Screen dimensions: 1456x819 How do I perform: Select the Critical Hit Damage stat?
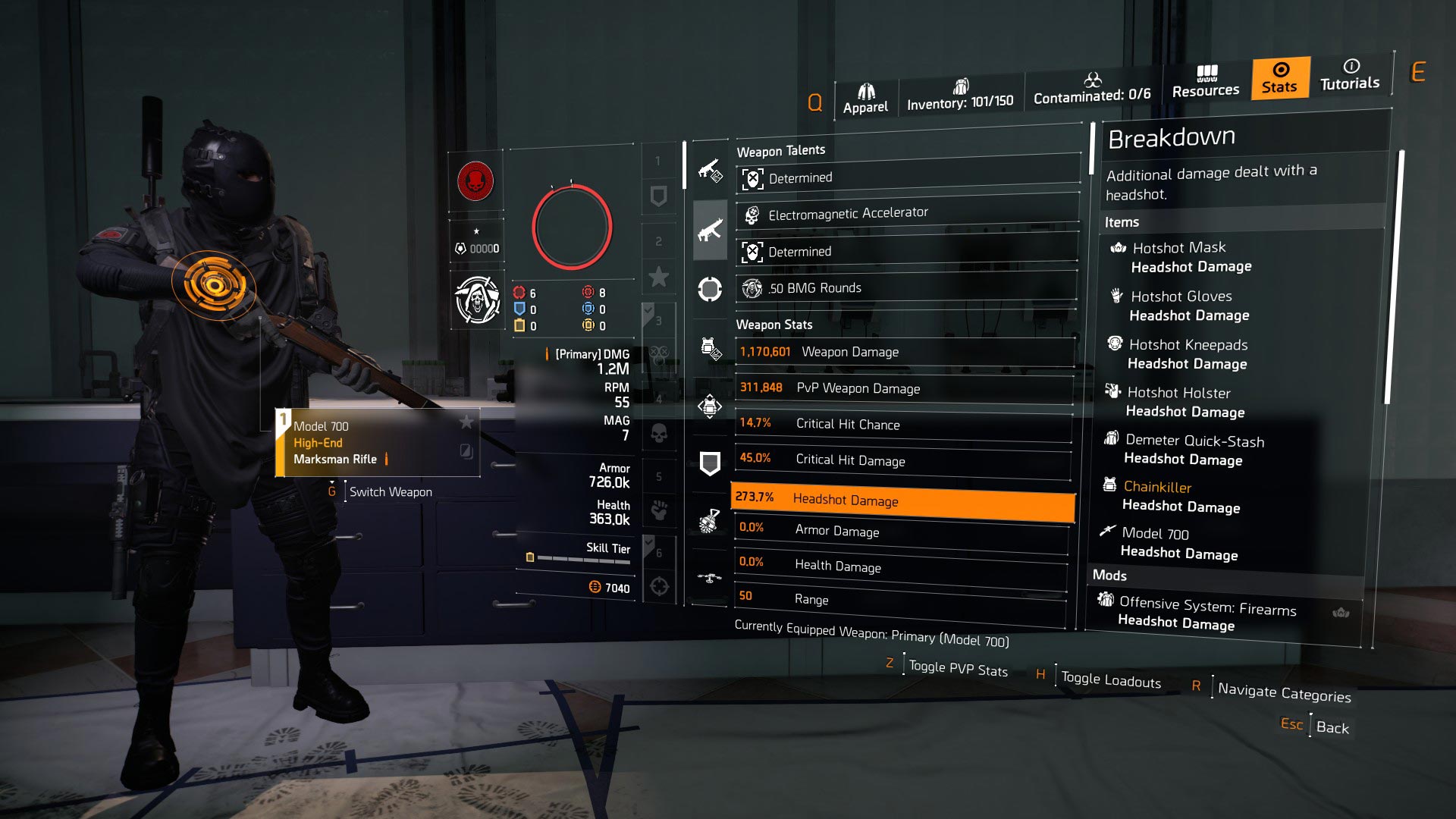pyautogui.click(x=902, y=460)
